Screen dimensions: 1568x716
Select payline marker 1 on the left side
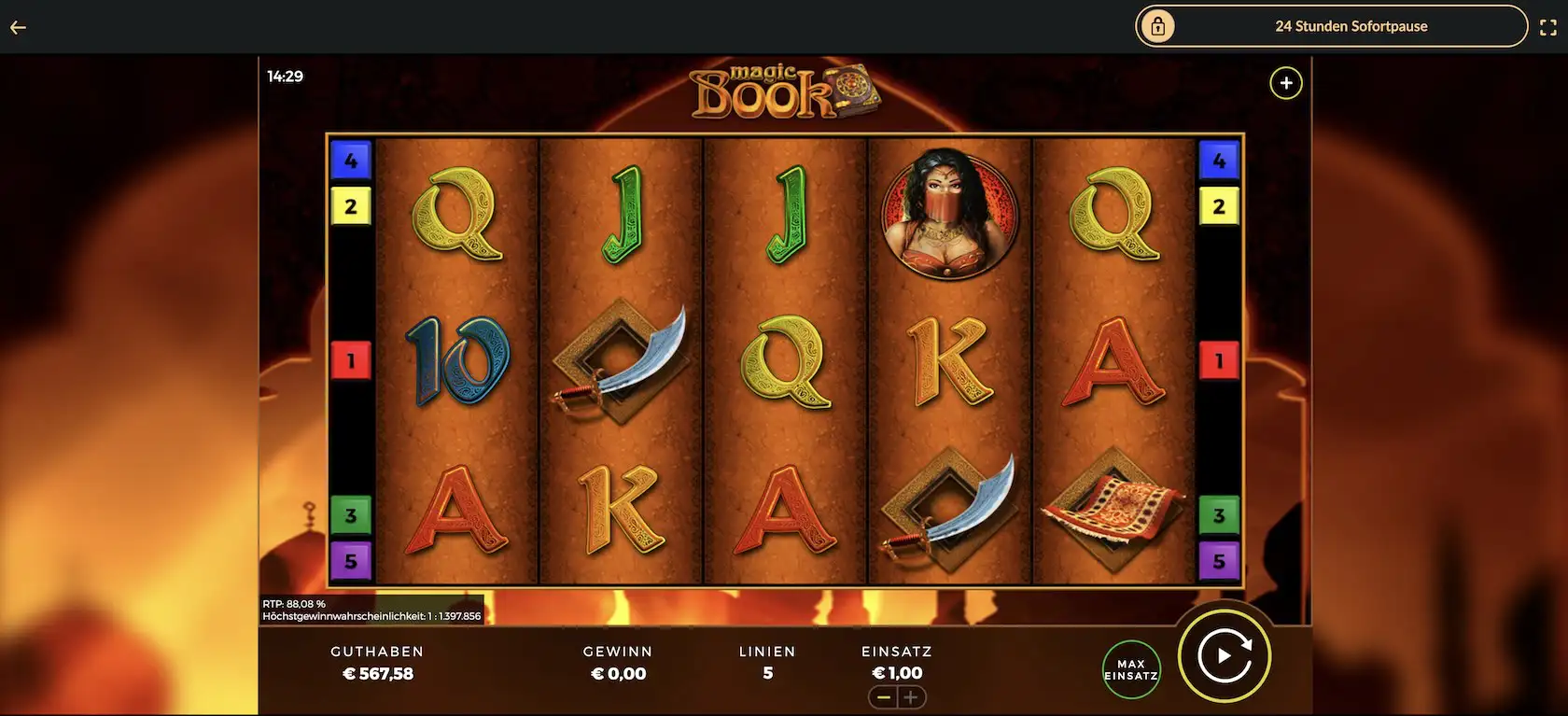[x=351, y=359]
